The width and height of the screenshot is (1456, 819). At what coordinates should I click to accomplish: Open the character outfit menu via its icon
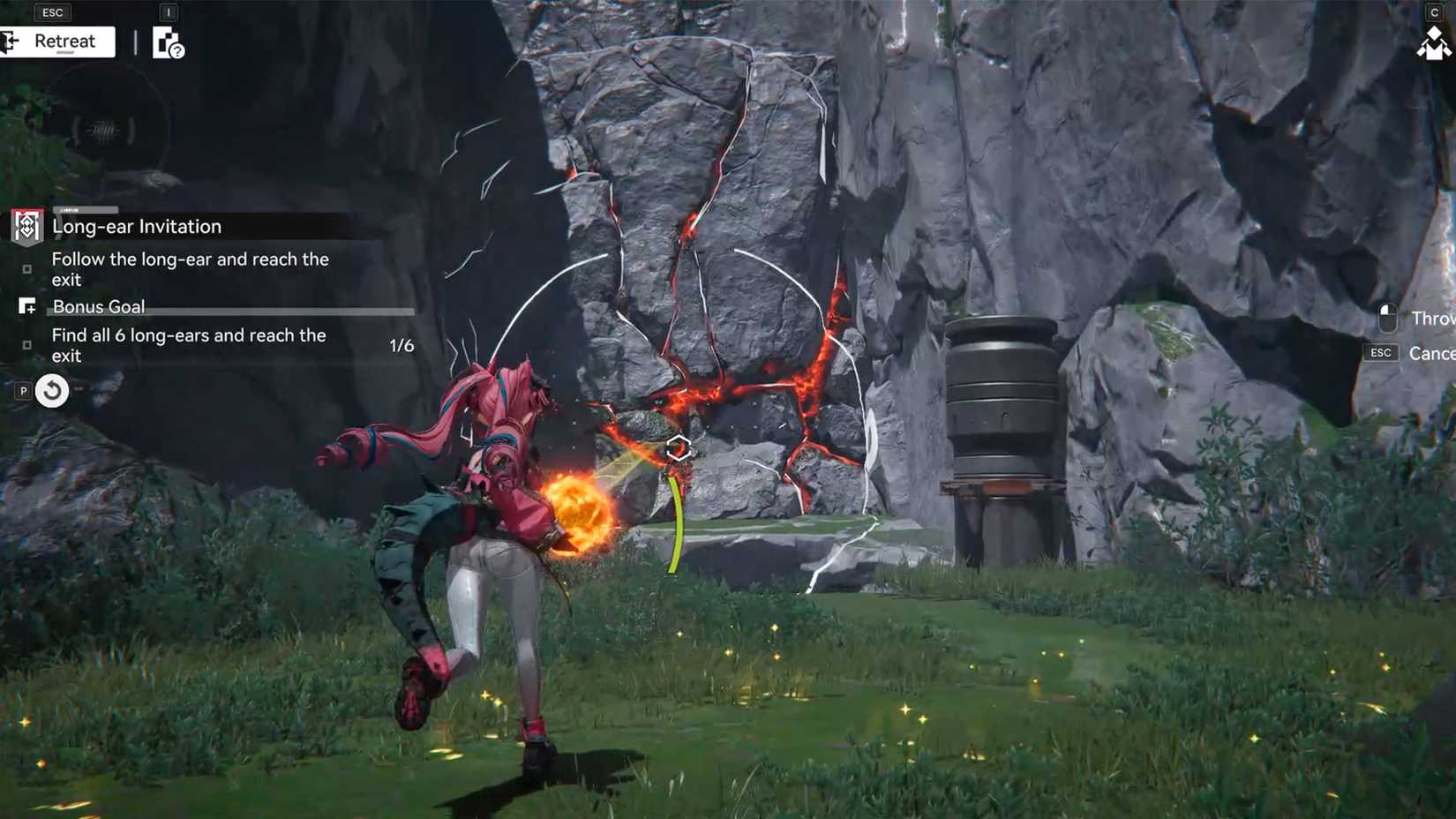click(1436, 42)
